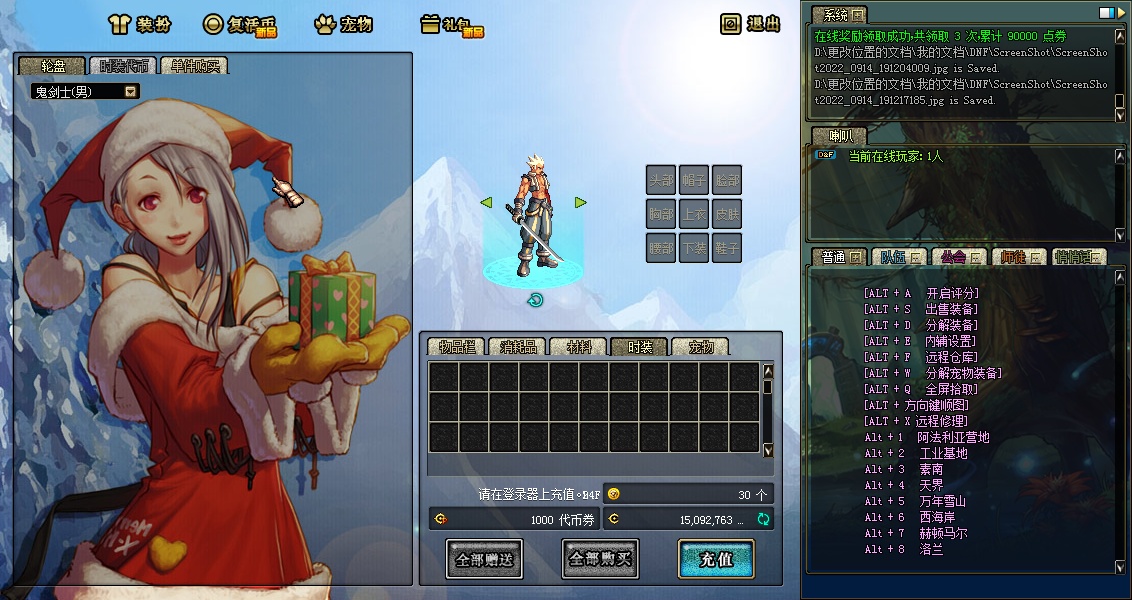Switch to the 消耗品 inventory tab

tap(517, 347)
